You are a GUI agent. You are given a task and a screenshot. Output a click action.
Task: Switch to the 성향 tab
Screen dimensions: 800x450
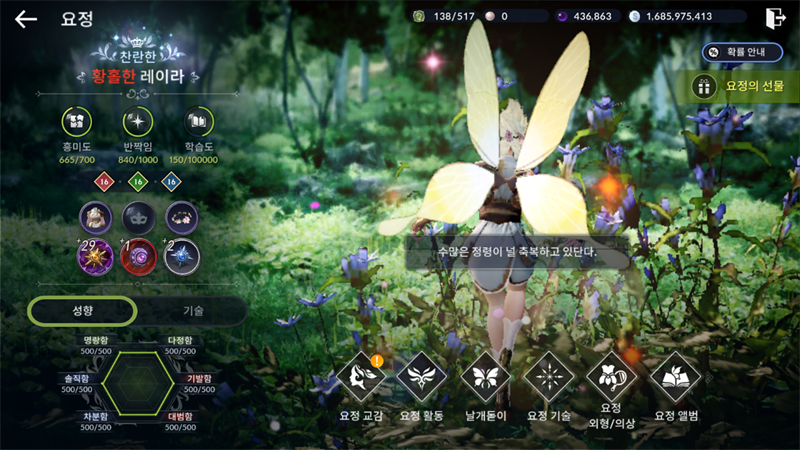[x=82, y=311]
